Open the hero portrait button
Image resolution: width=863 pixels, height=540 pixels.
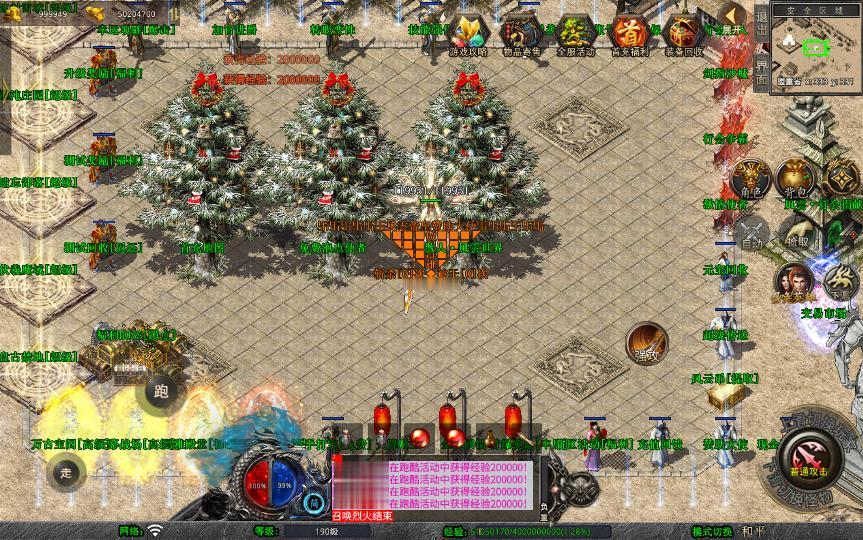pos(792,283)
